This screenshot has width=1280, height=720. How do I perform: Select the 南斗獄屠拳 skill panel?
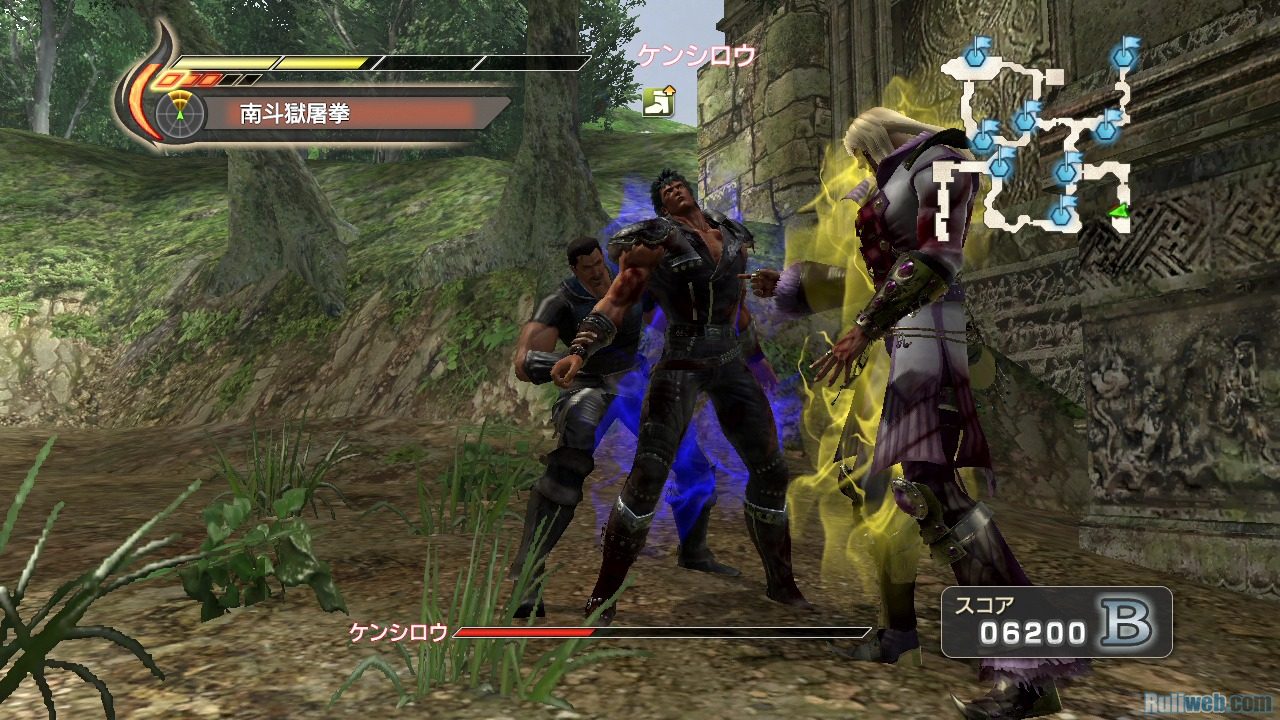coord(340,112)
